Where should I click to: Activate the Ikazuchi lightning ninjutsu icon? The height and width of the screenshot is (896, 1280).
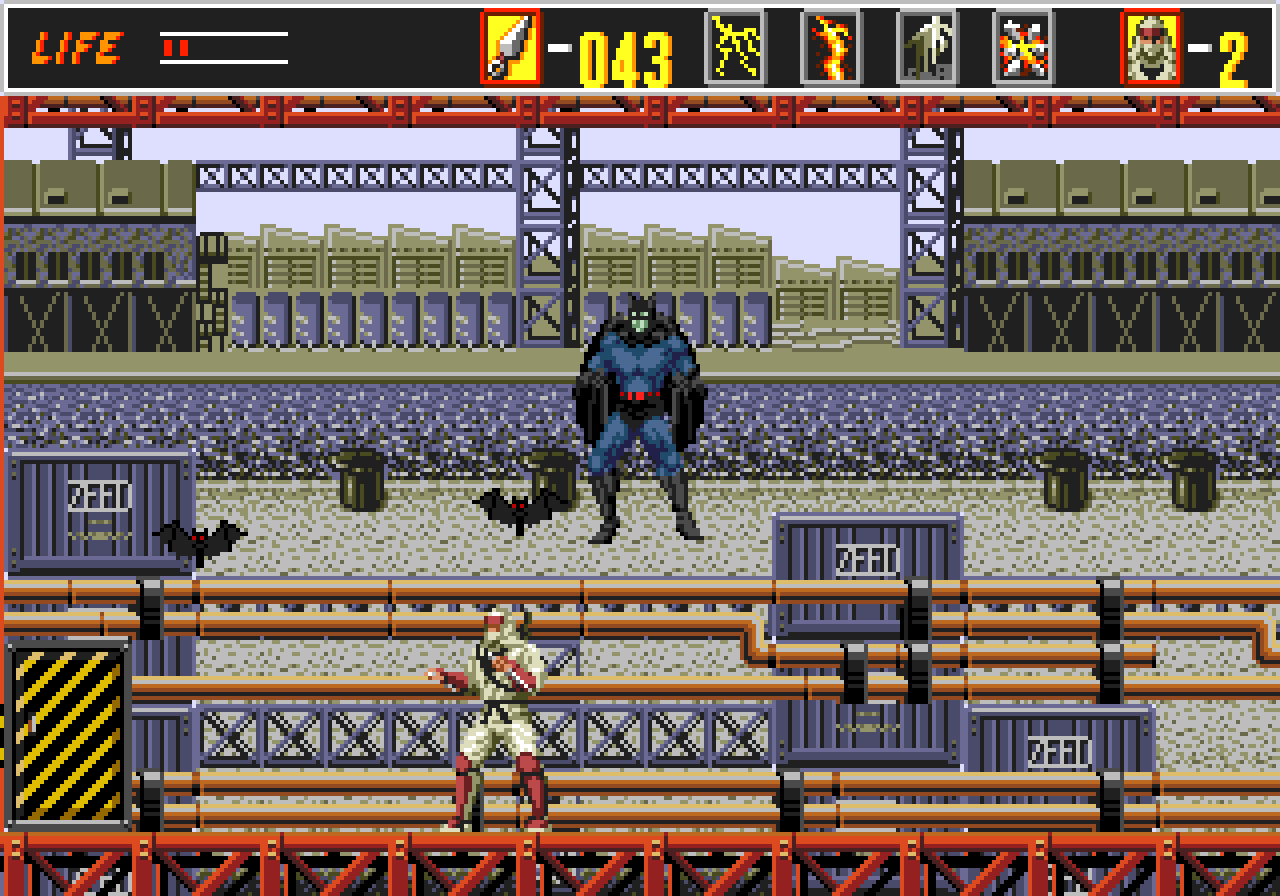pyautogui.click(x=736, y=47)
